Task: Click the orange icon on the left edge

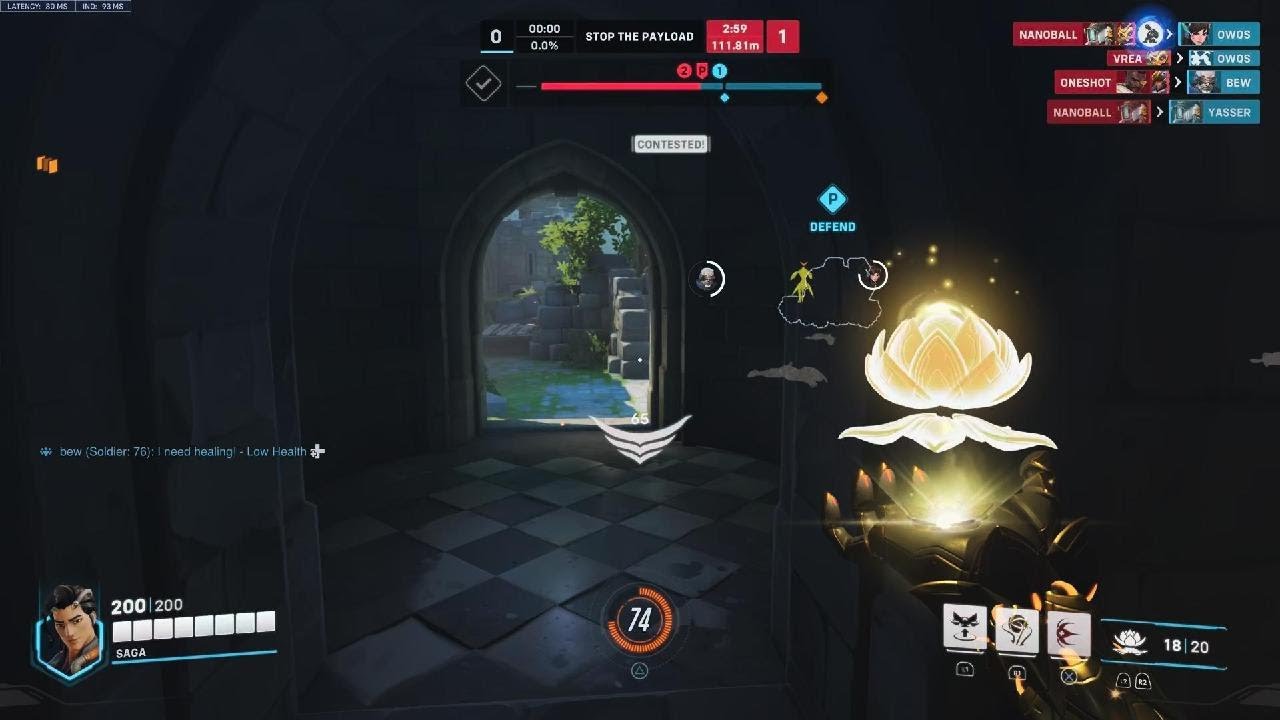Action: (47, 165)
